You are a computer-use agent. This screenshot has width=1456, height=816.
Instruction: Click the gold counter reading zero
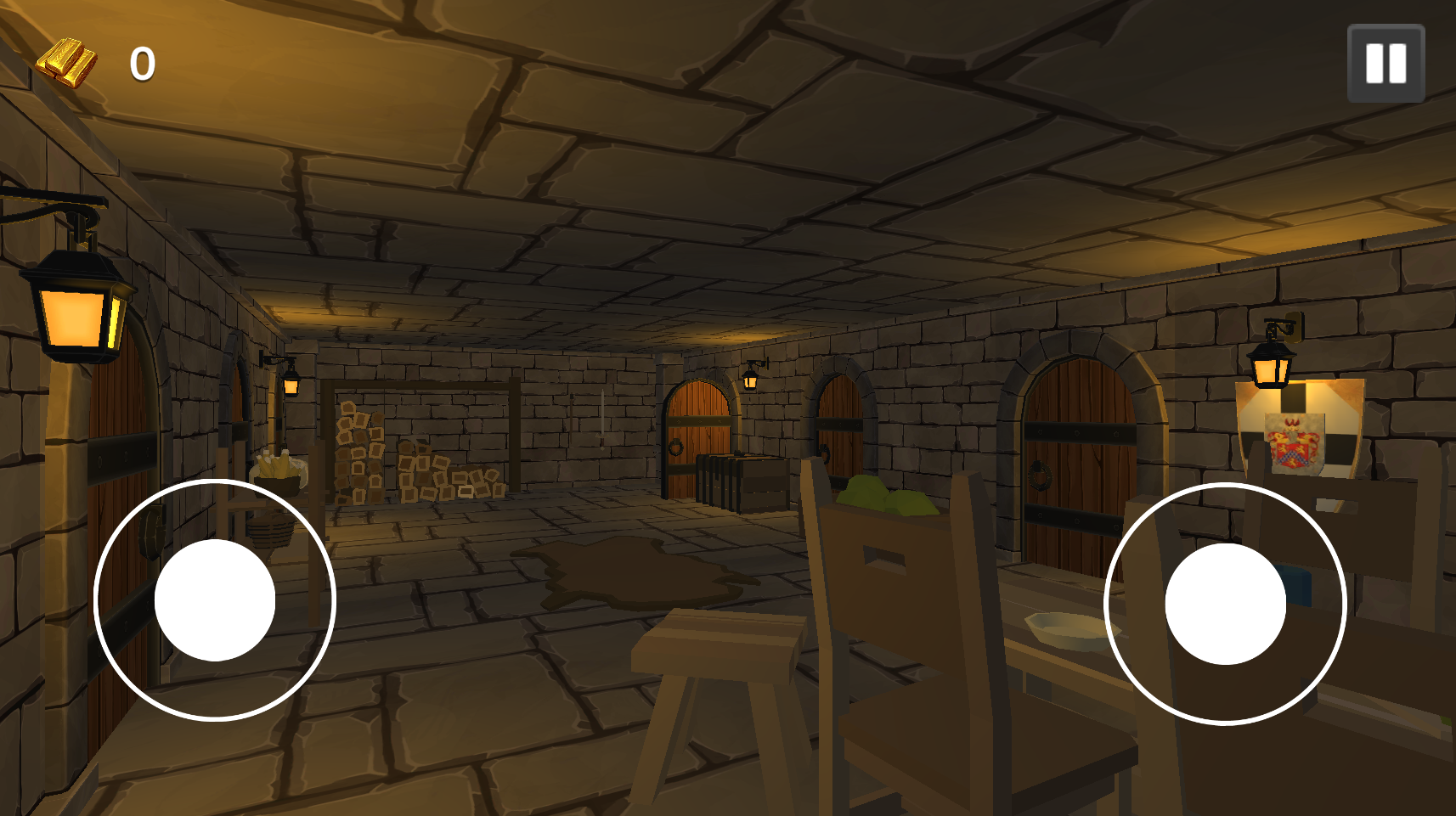tap(143, 62)
